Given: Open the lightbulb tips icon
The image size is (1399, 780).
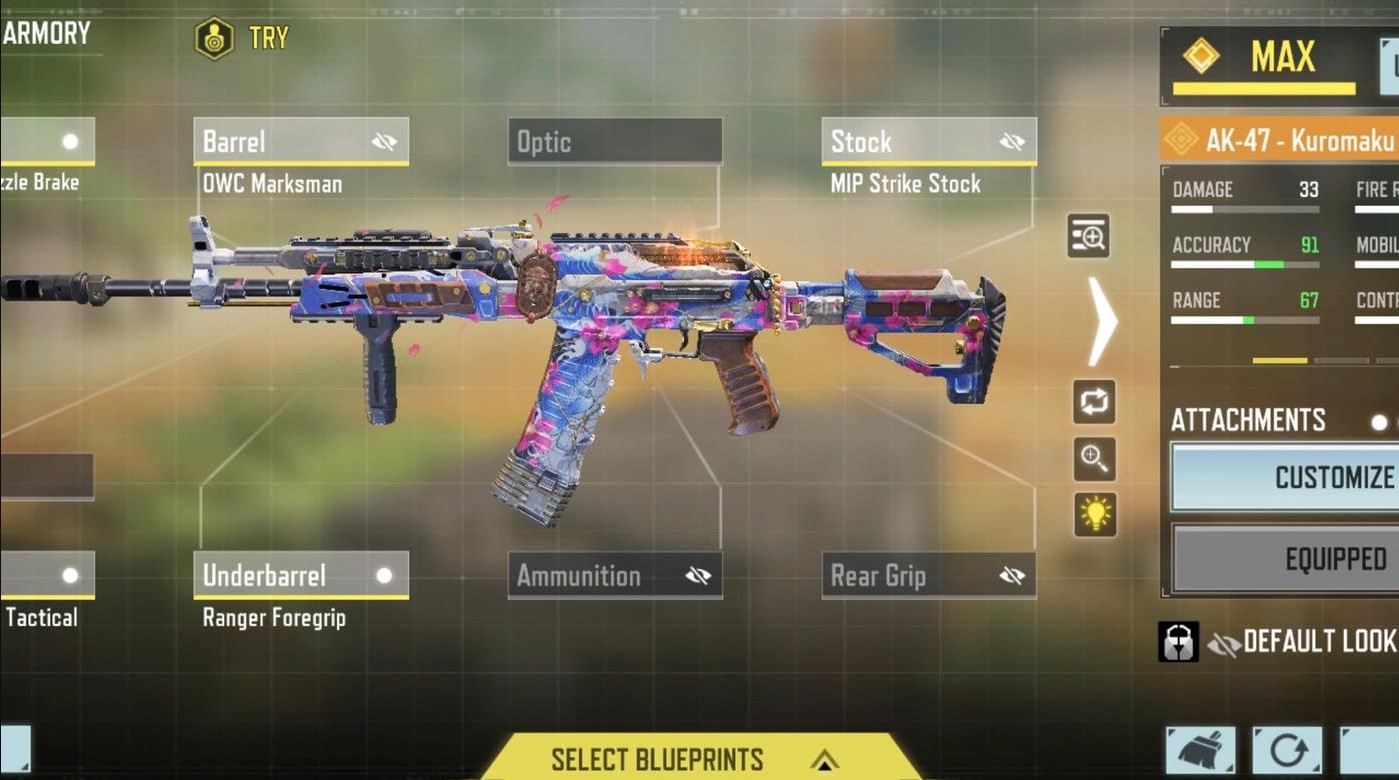Looking at the screenshot, I should coord(1094,513).
